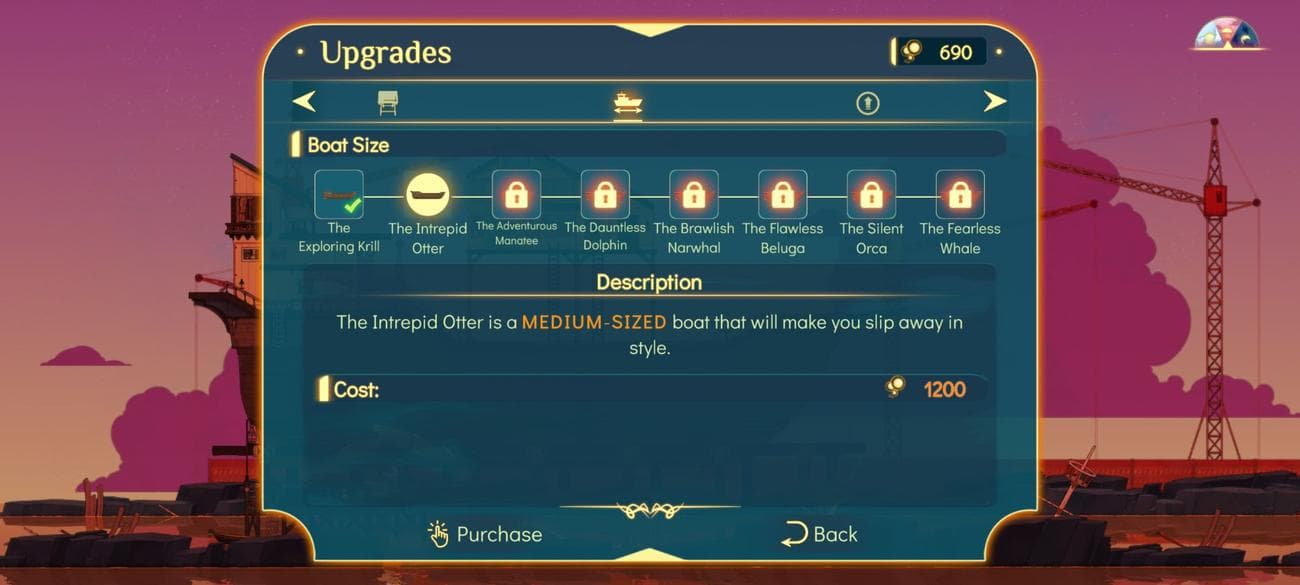Go back from the Upgrades menu

pos(819,534)
